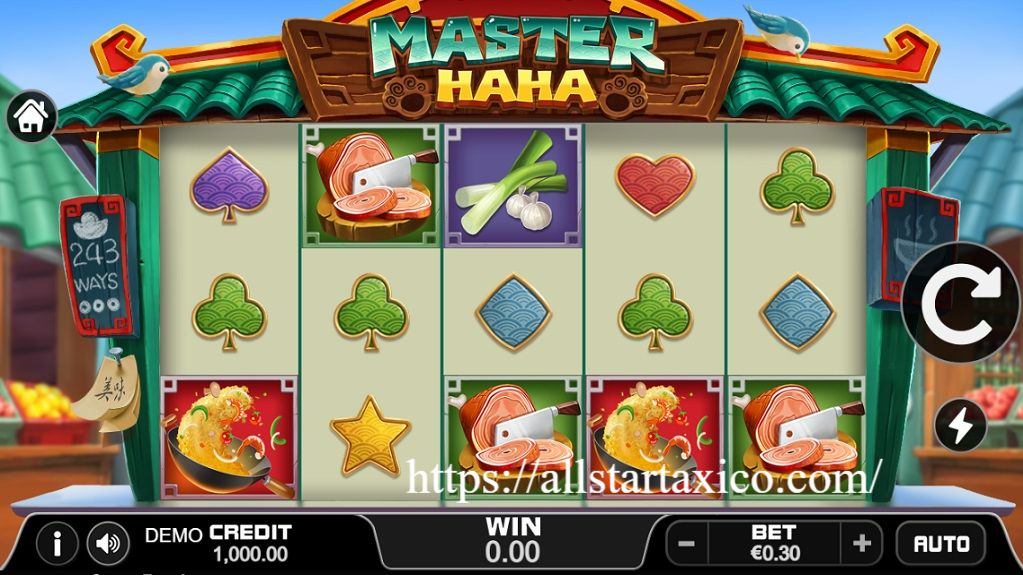Start AUTO spin mode

click(x=941, y=544)
